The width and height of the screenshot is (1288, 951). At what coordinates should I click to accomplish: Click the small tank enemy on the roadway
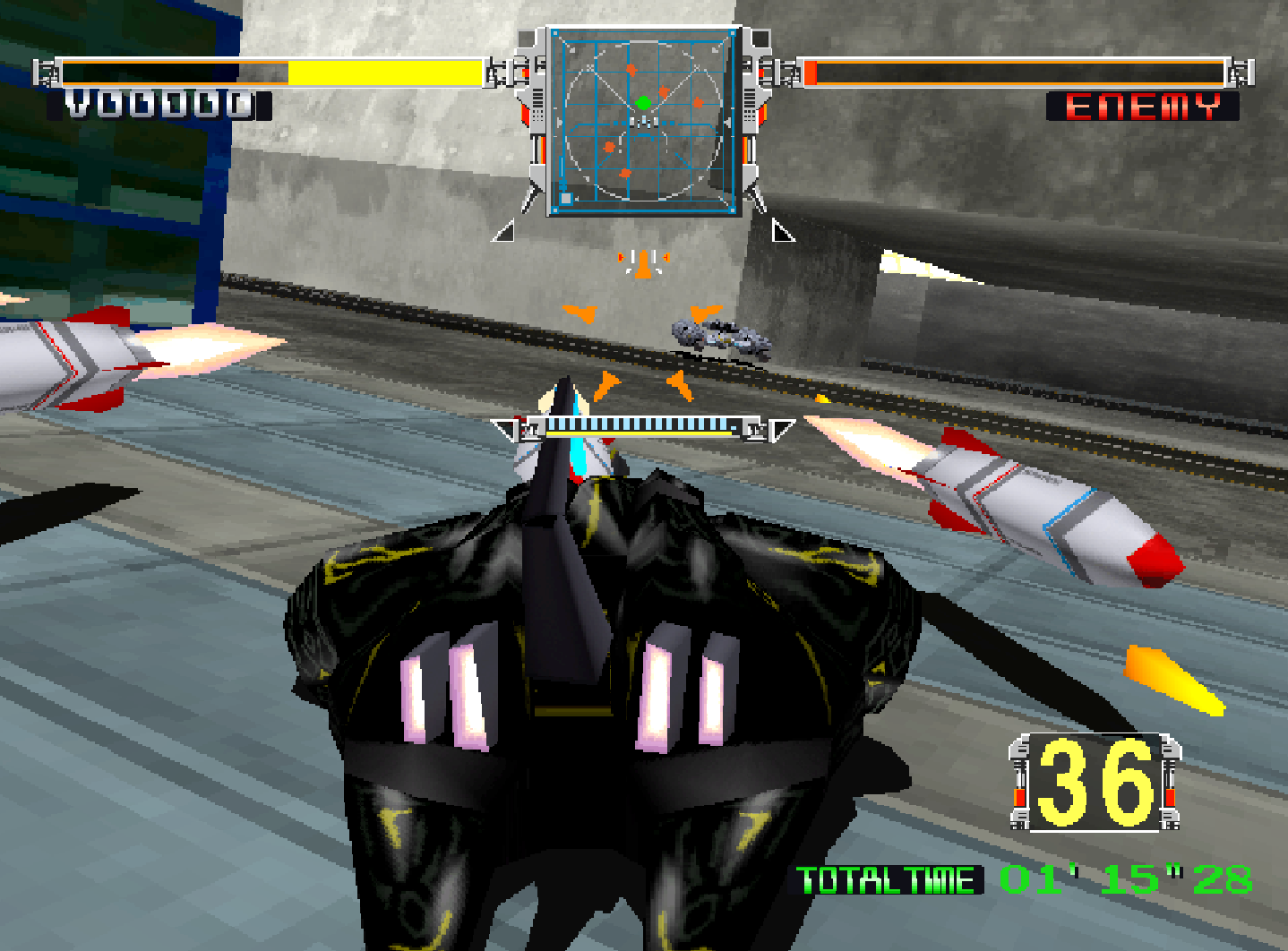point(717,338)
